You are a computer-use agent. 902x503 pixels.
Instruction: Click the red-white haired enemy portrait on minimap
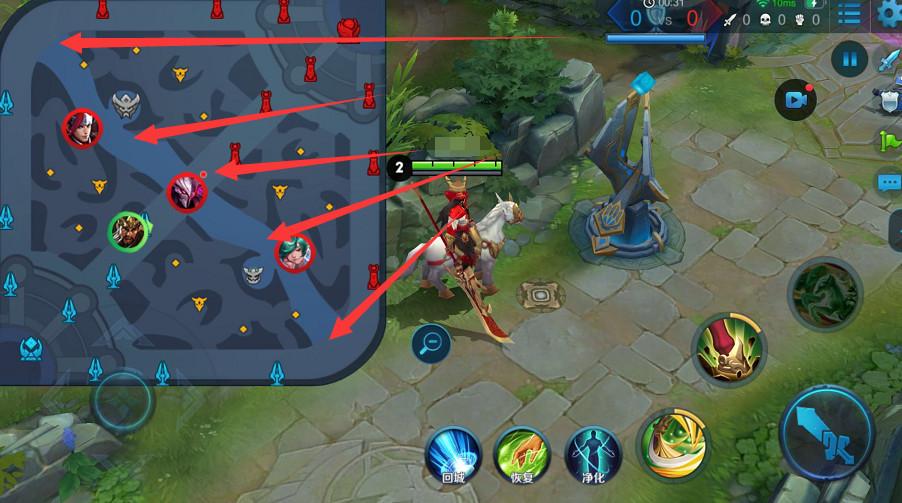pyautogui.click(x=80, y=129)
